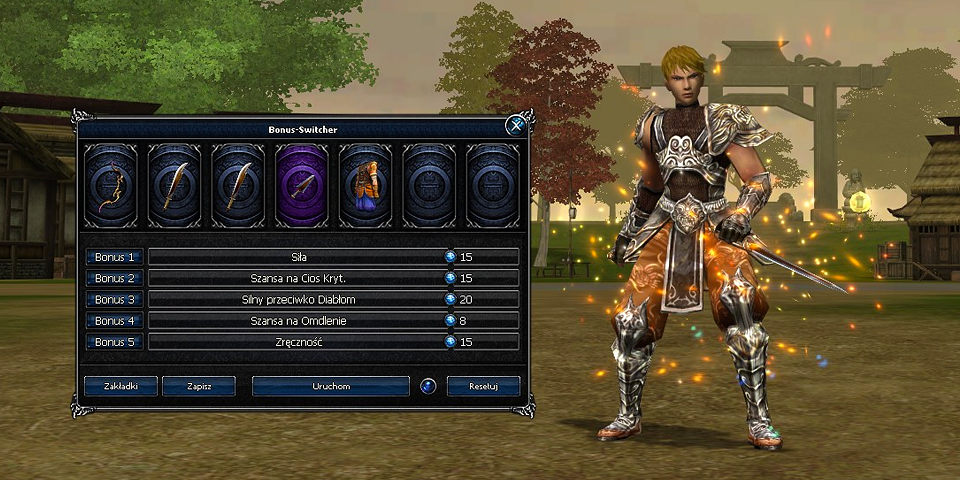Open the Zręczność bonus field

pos(298,342)
